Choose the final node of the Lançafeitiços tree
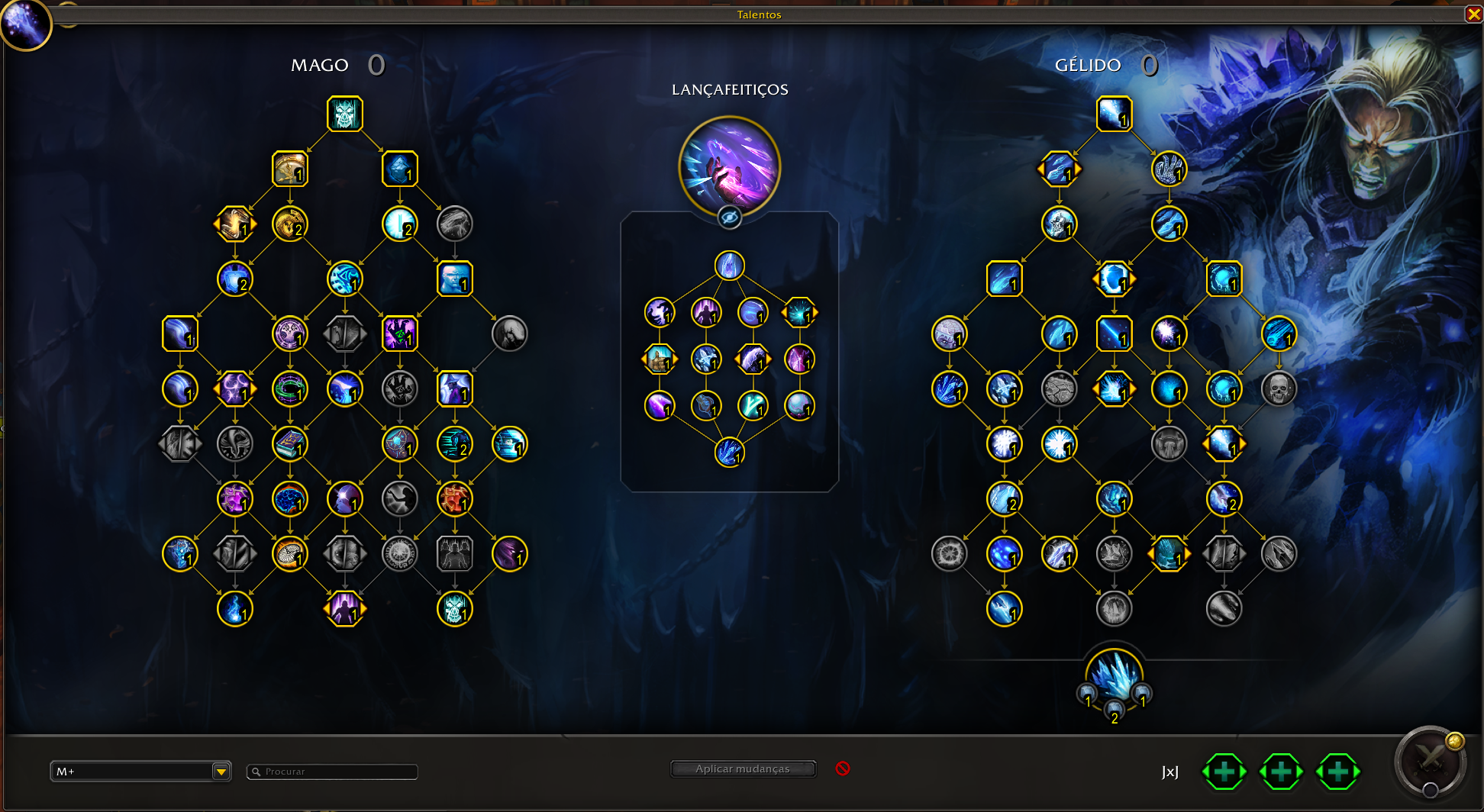1484x812 pixels. point(729,453)
